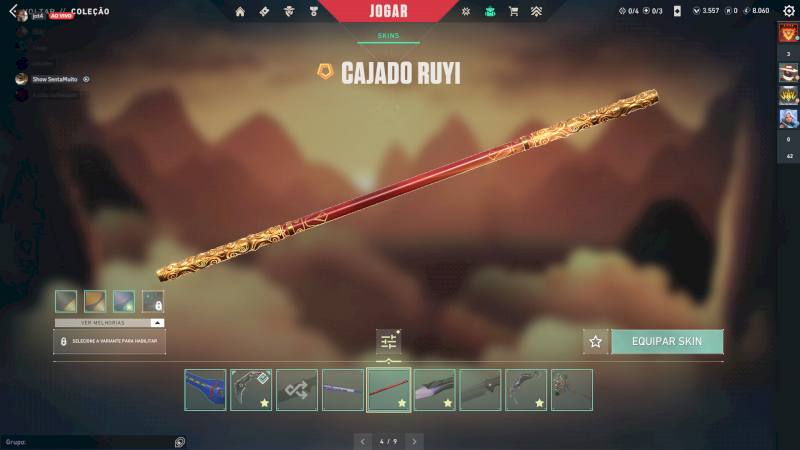Go to the home screen icon
Screen dimensions: 800x450
[240, 11]
